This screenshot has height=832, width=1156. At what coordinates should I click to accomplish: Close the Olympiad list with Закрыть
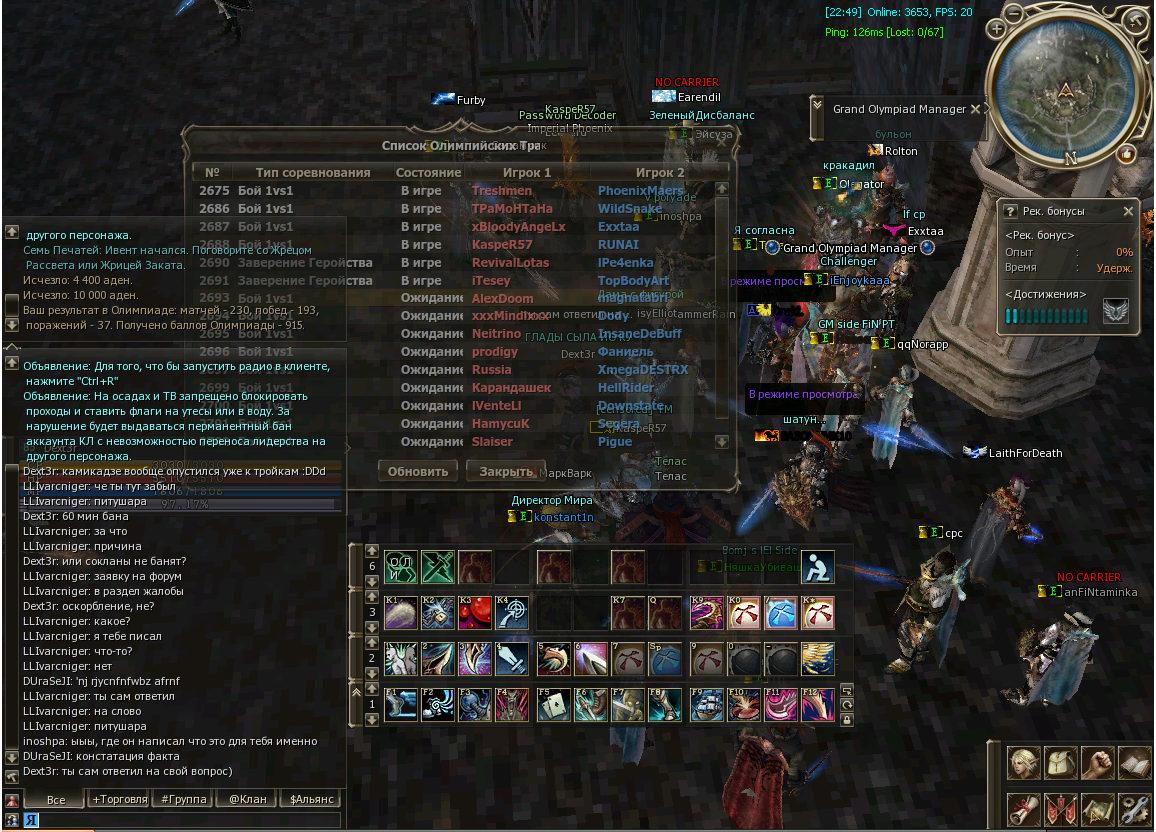point(506,471)
